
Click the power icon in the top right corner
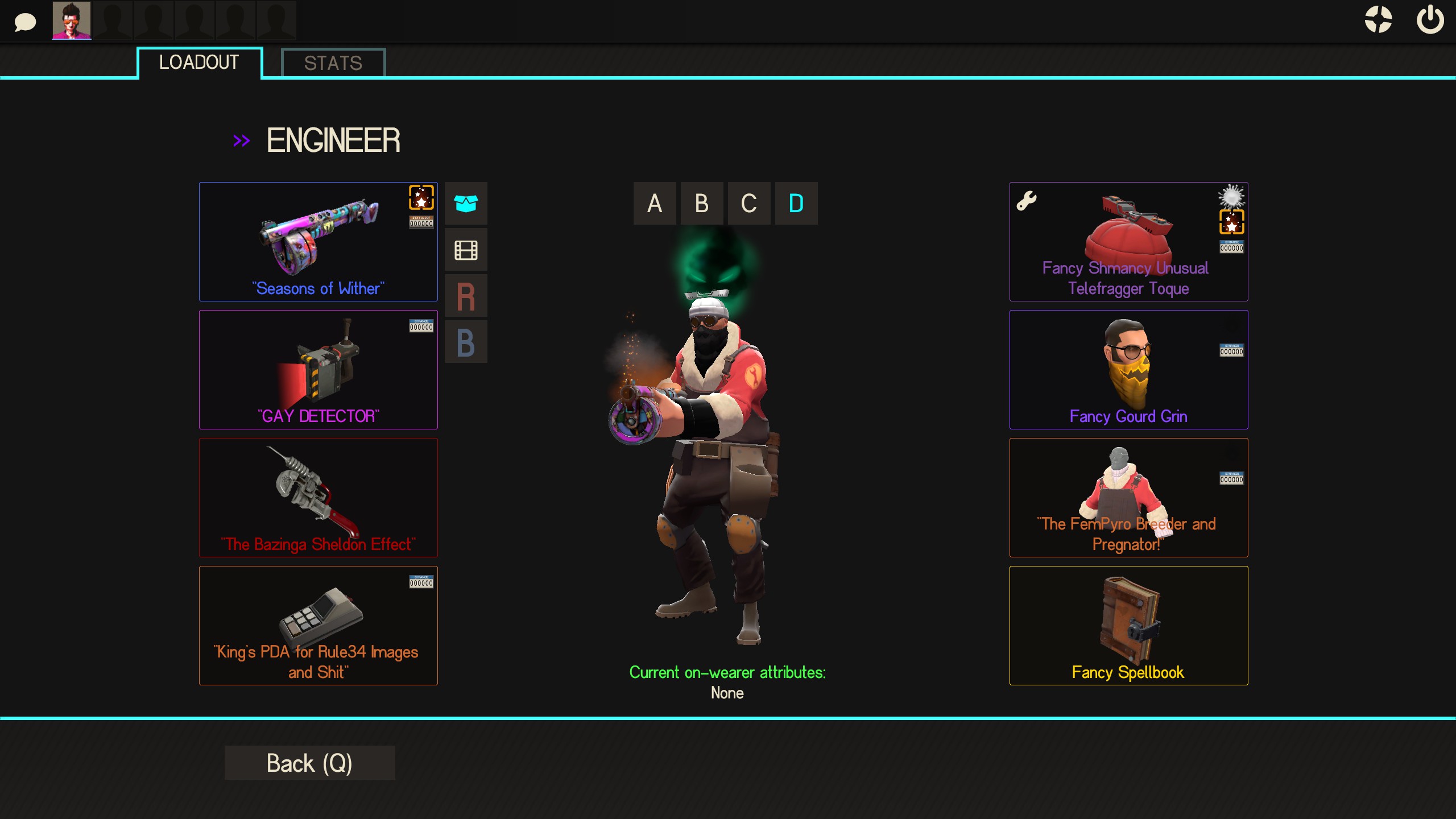tap(1429, 20)
